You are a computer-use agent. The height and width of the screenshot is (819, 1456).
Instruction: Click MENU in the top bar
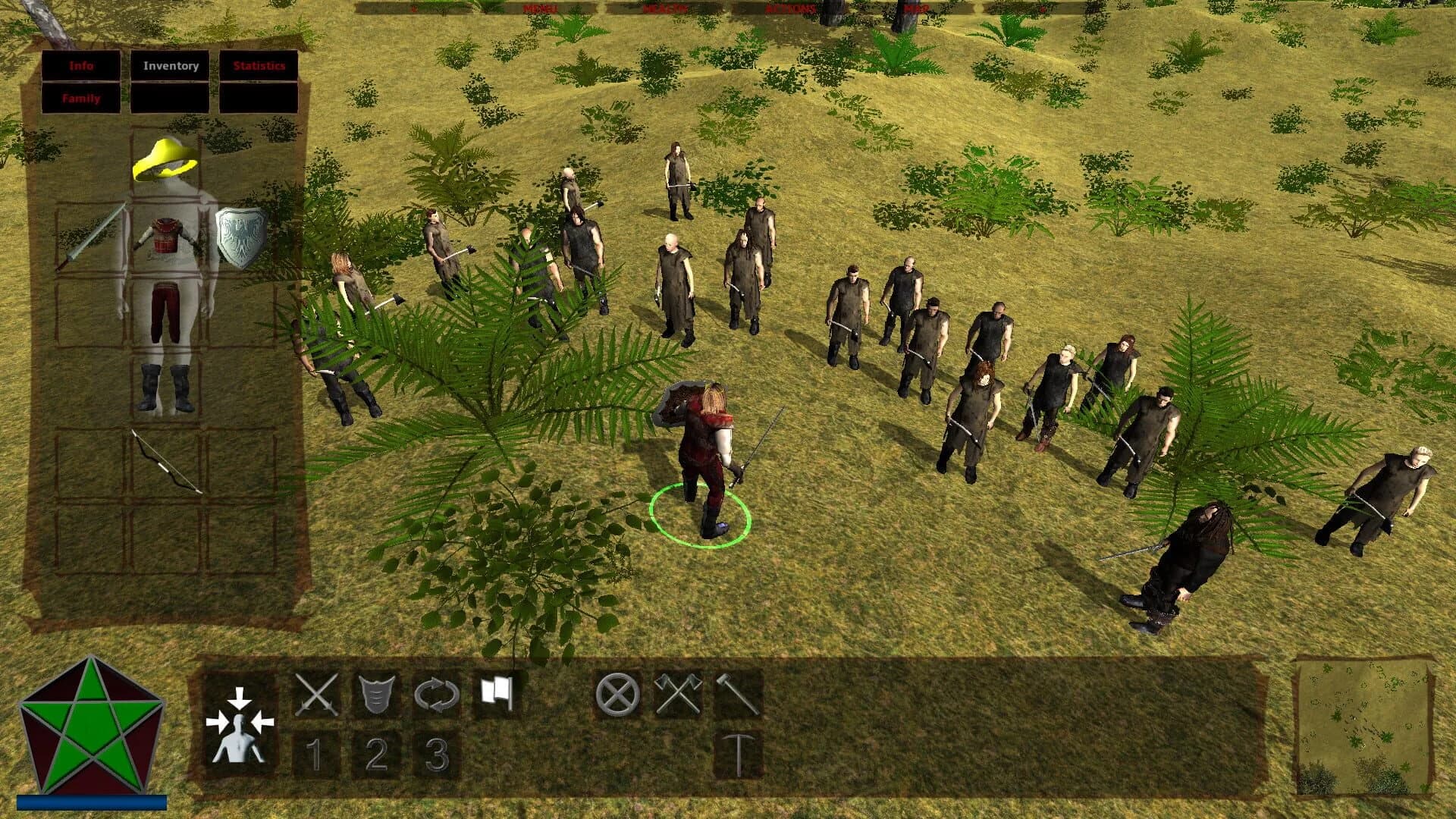539,7
